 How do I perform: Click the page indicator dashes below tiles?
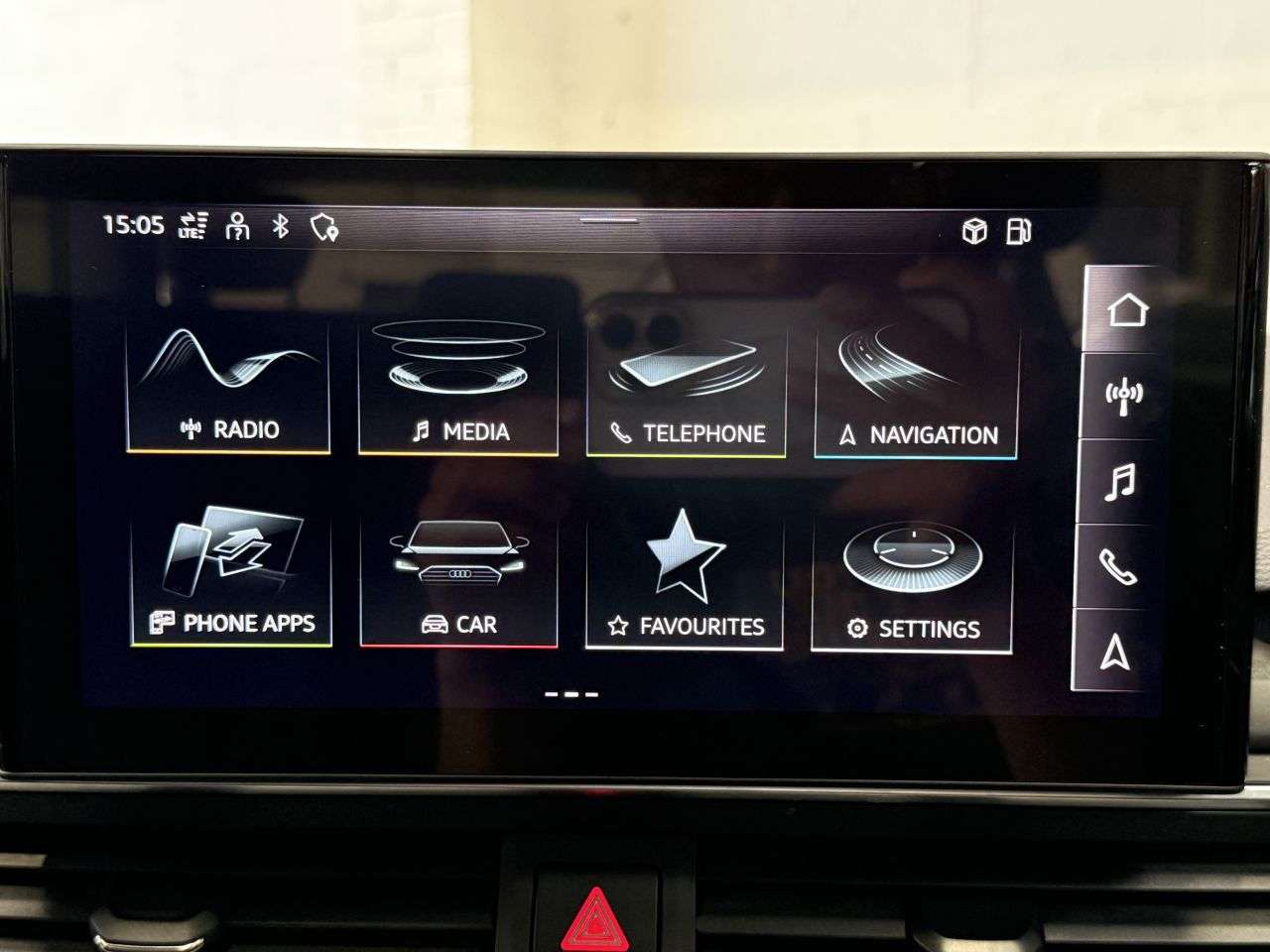click(x=571, y=694)
